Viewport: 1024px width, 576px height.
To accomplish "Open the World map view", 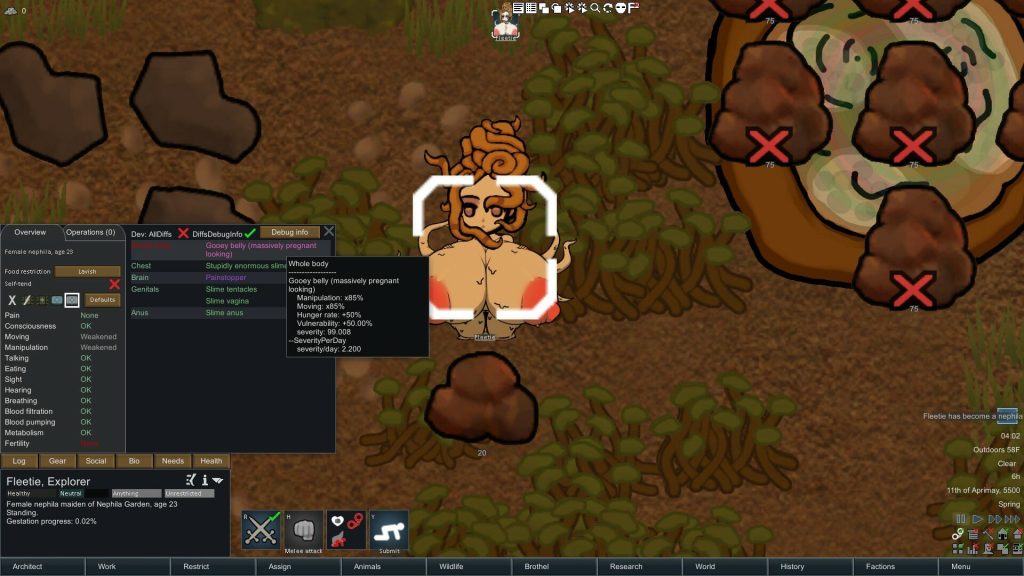I will (705, 566).
